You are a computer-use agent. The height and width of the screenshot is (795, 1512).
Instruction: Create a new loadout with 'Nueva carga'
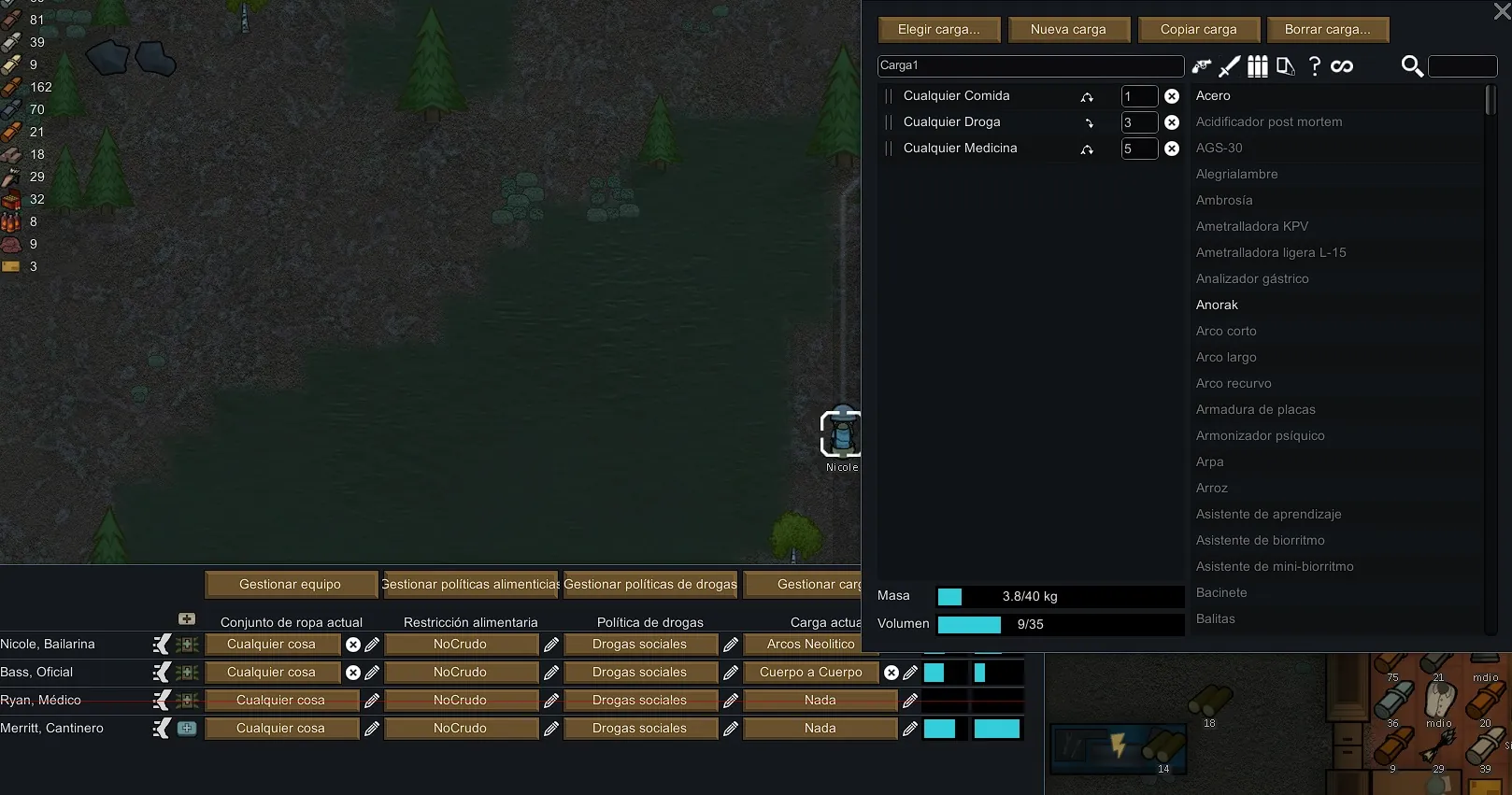coord(1068,30)
